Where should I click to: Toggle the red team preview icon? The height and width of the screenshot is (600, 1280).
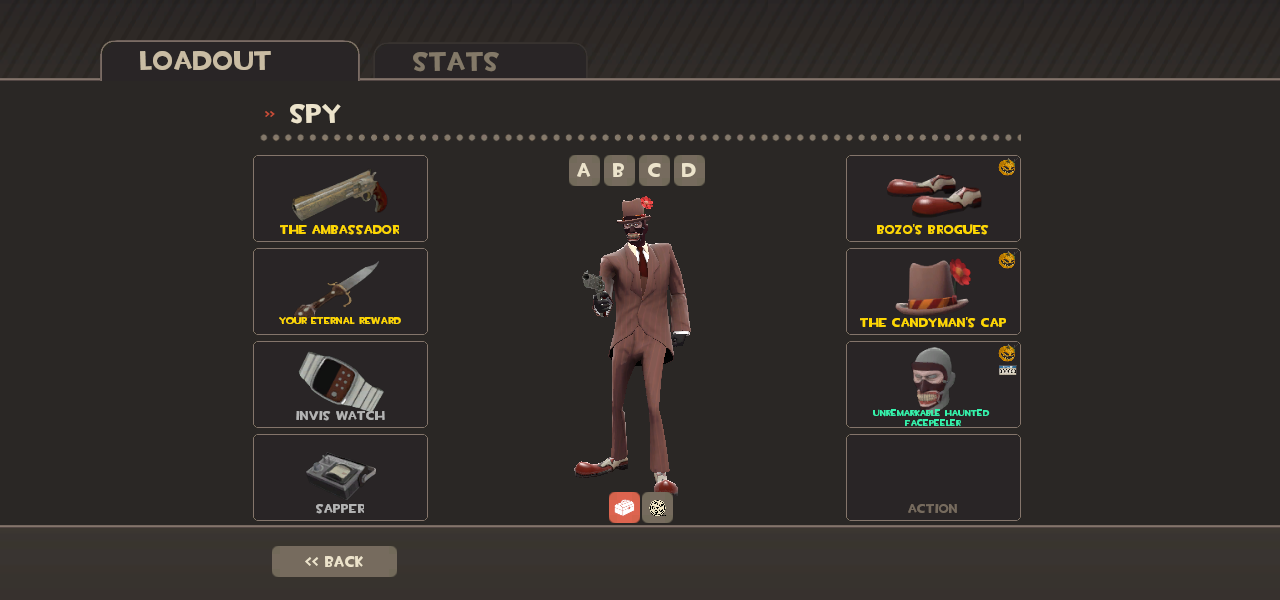pos(624,507)
